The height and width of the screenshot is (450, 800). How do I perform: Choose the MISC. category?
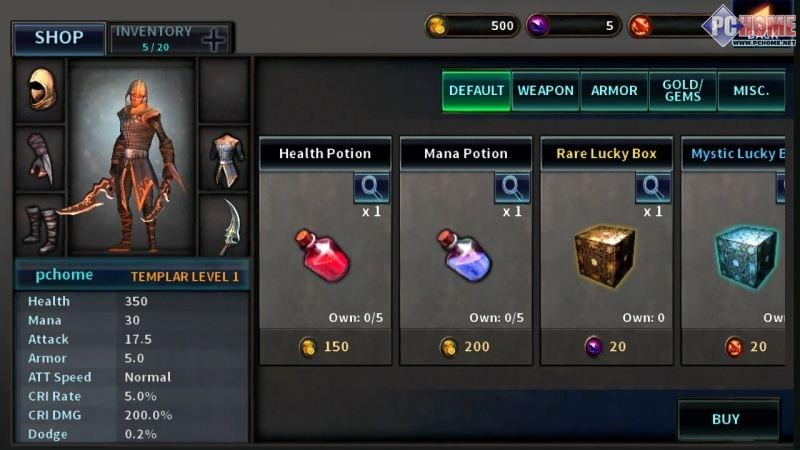click(x=750, y=90)
